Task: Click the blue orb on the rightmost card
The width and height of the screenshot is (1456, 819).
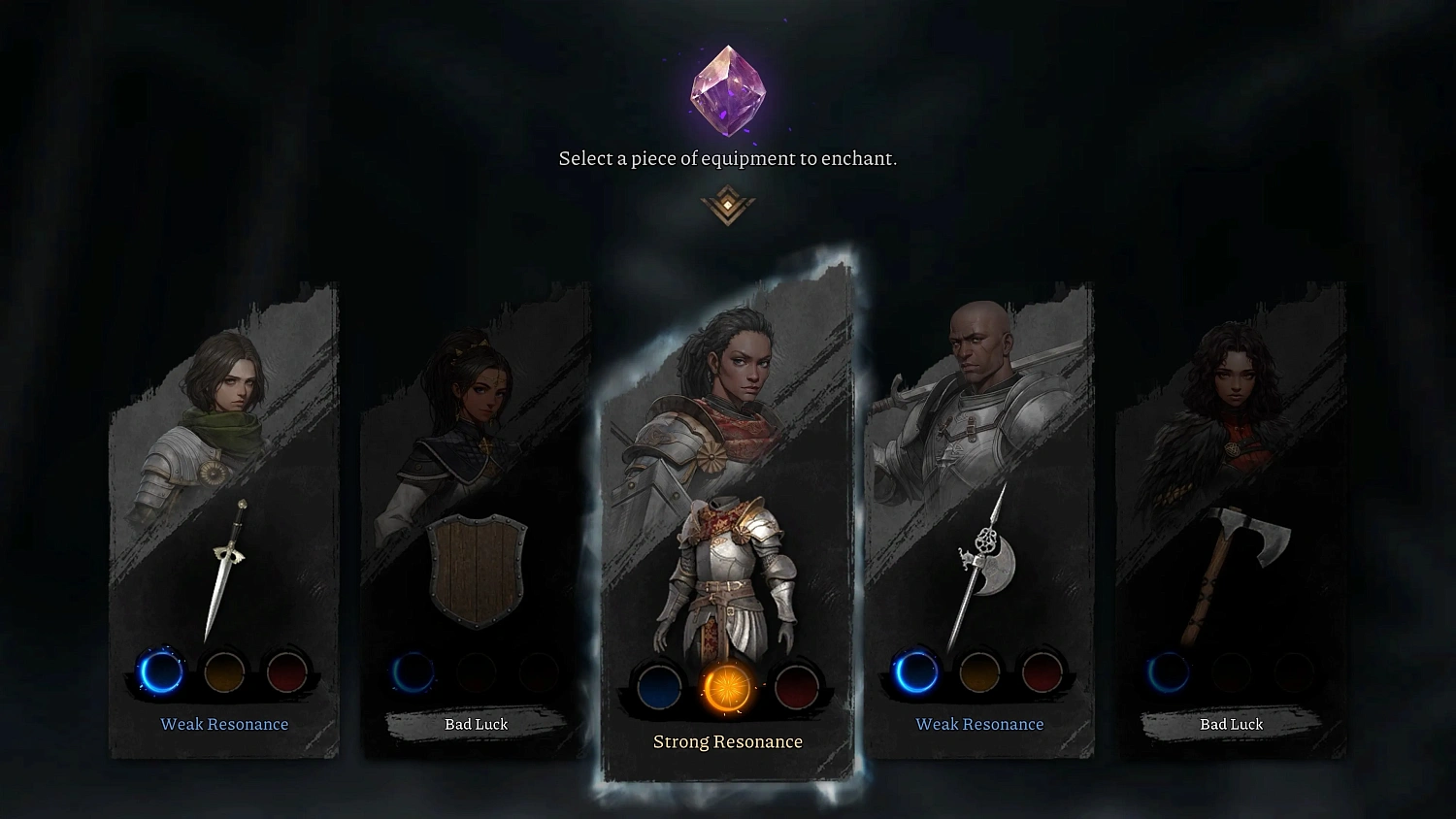Action: (1169, 672)
